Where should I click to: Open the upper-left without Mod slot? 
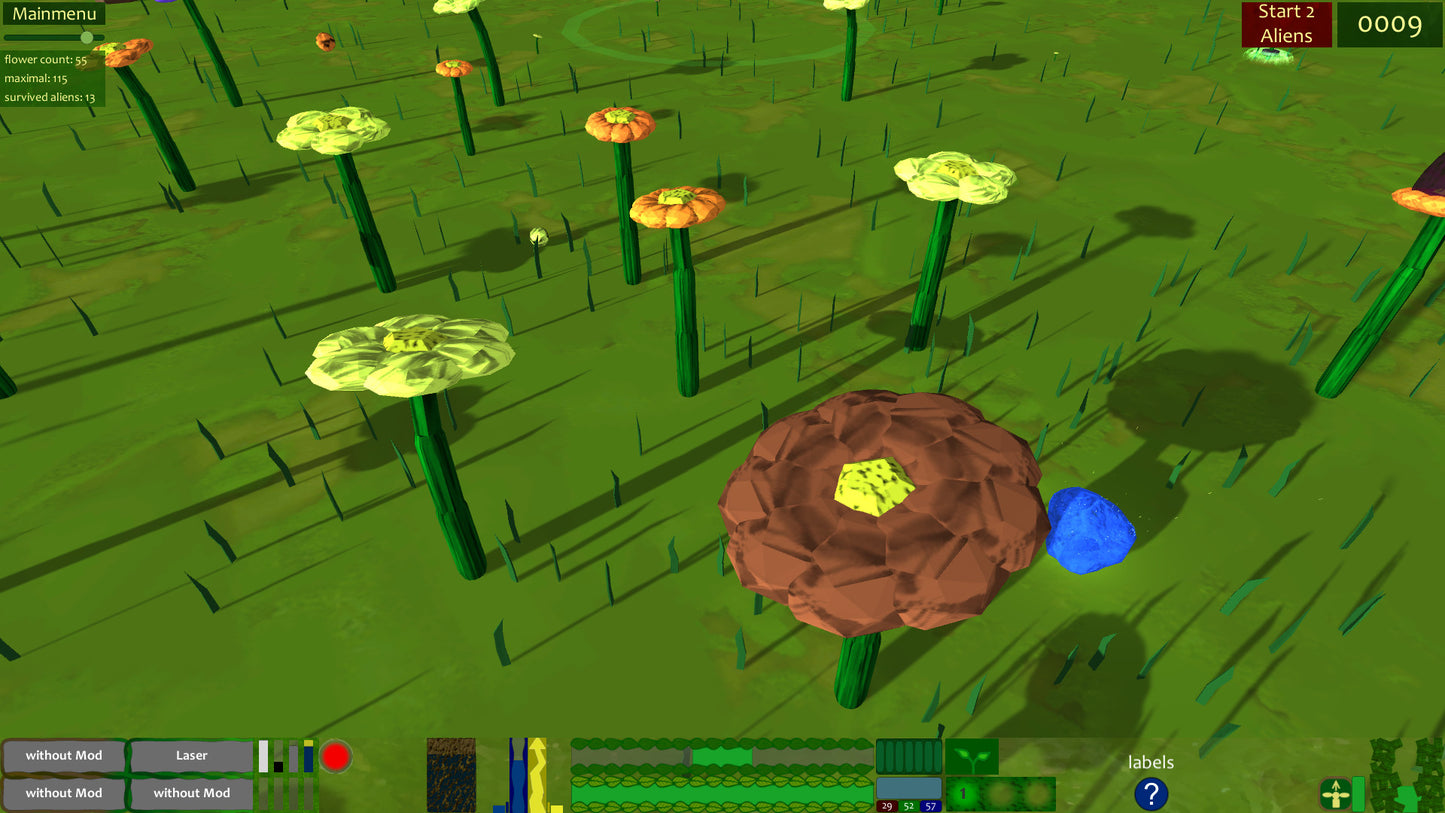click(63, 755)
